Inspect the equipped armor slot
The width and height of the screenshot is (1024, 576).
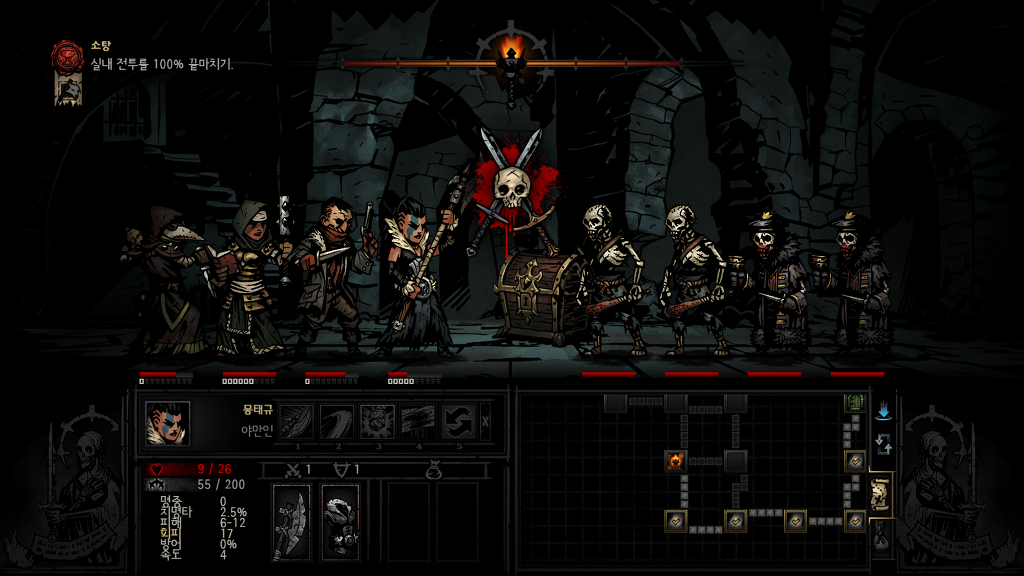point(340,520)
